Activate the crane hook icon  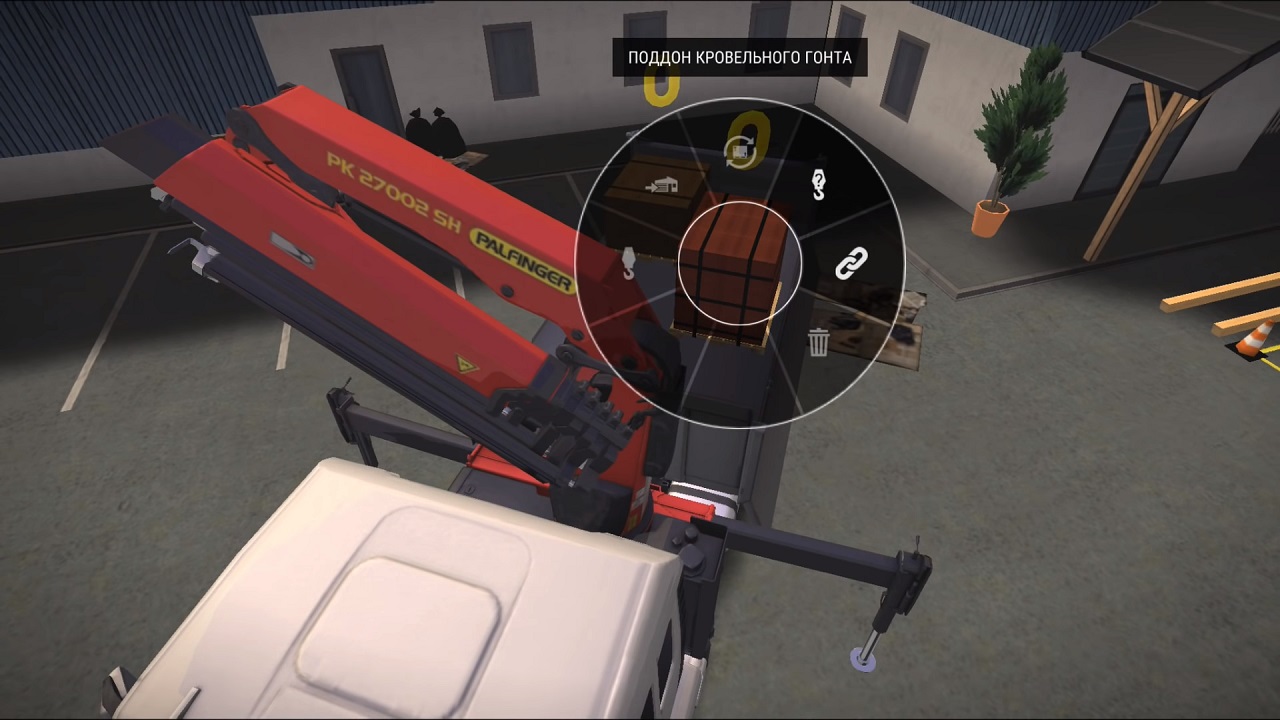pyautogui.click(x=628, y=262)
